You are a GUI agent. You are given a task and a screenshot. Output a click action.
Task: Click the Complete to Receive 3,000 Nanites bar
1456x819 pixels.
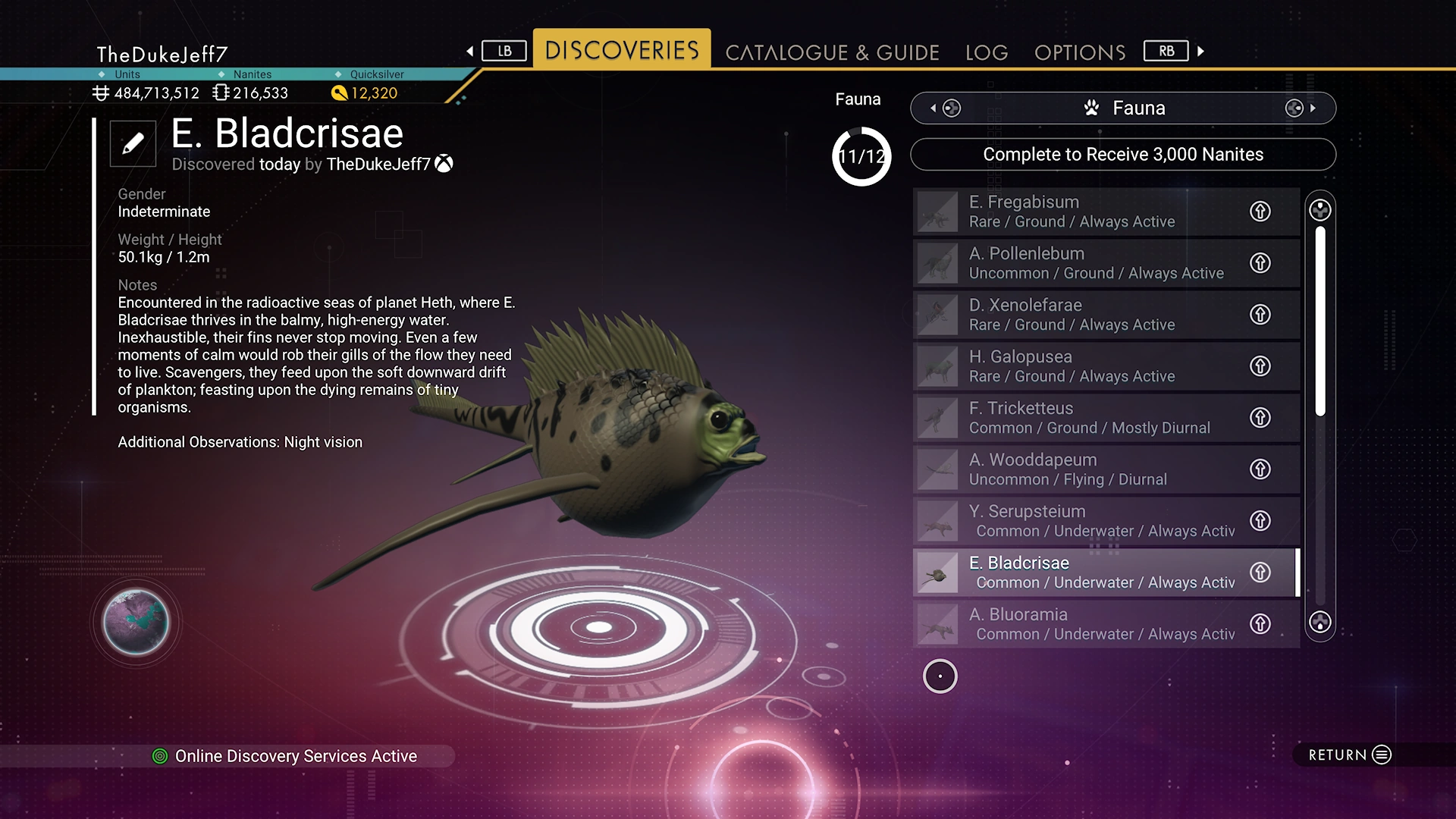[x=1122, y=155]
